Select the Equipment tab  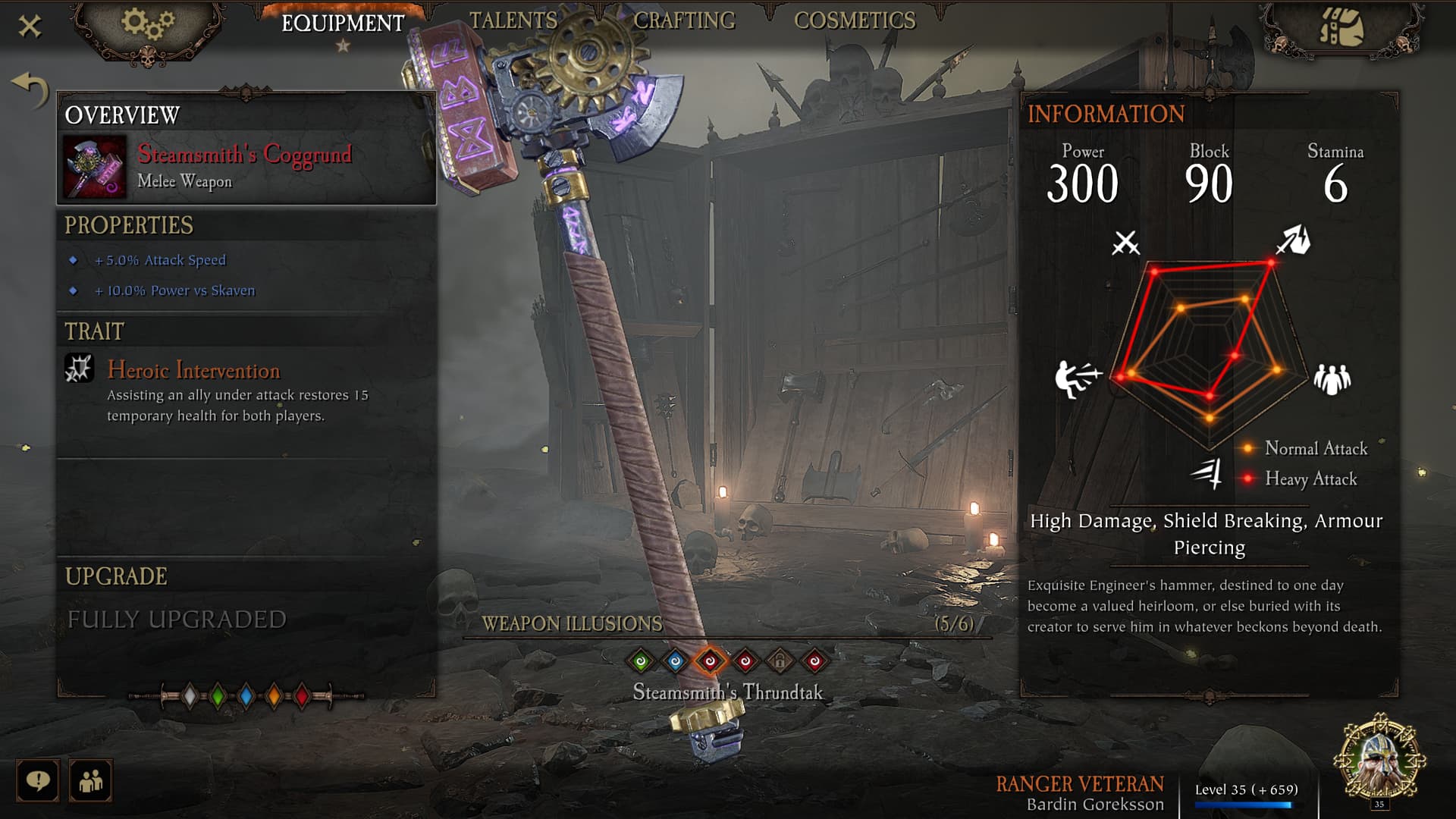[x=343, y=24]
